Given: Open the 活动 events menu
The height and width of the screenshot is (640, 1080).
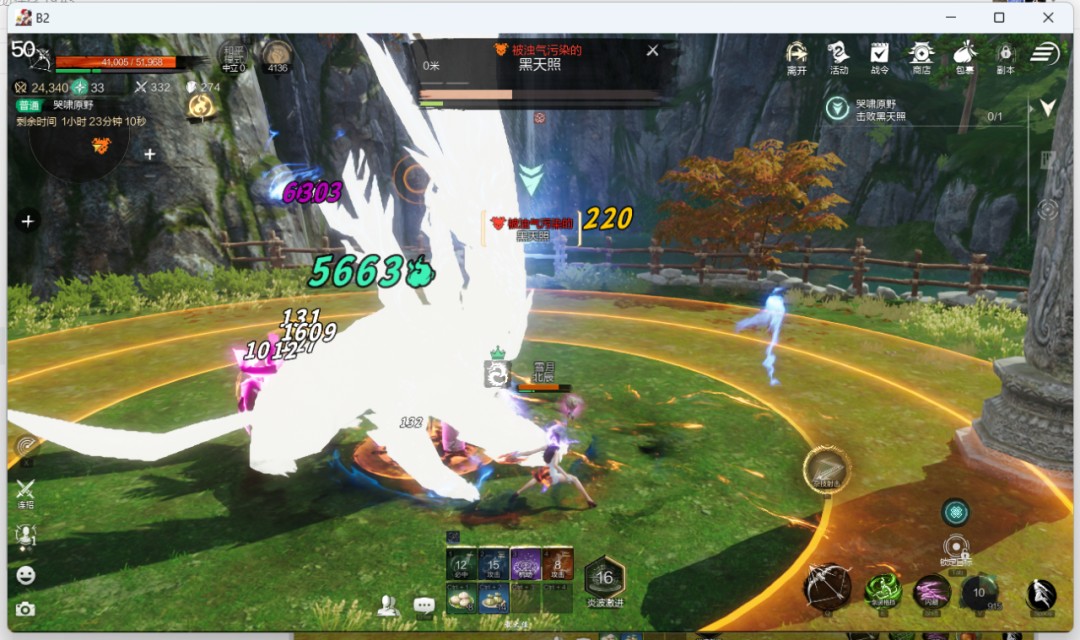Looking at the screenshot, I should (838, 56).
